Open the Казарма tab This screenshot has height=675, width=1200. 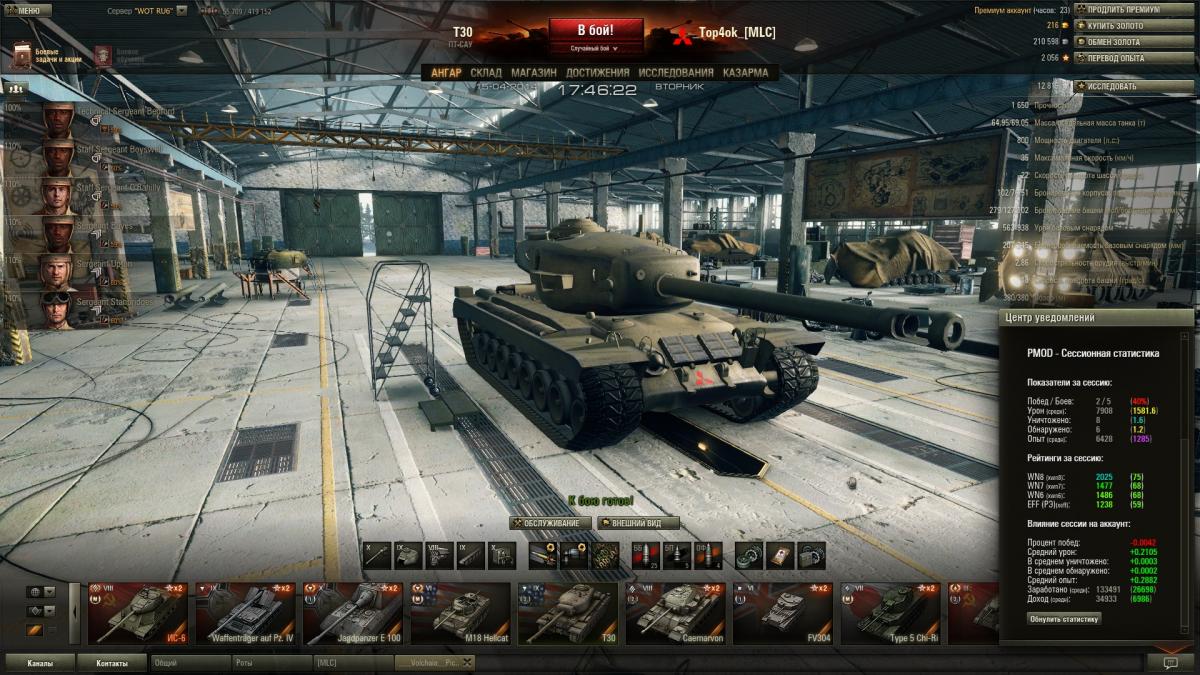[745, 73]
